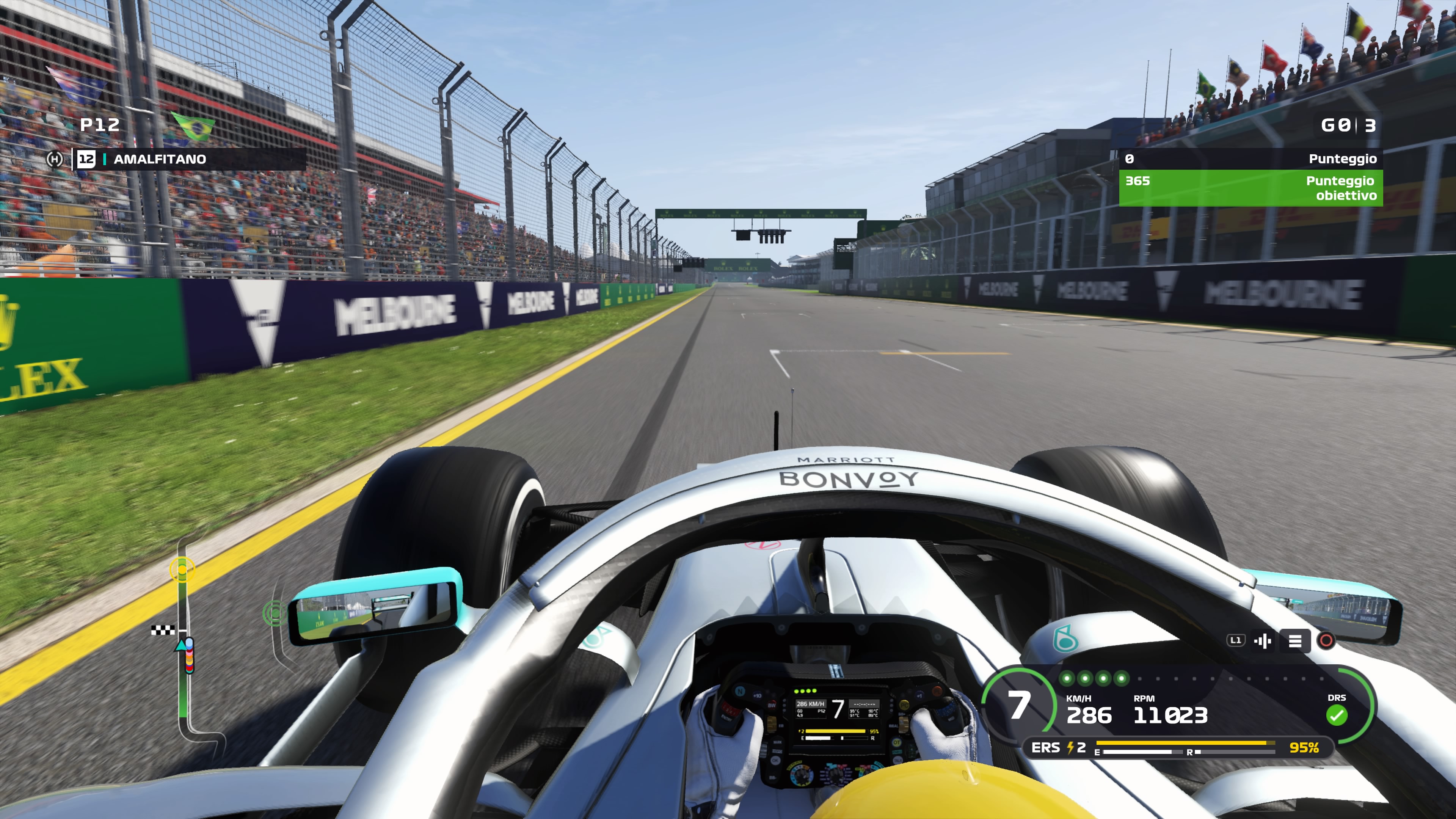The height and width of the screenshot is (819, 1456).
Task: Click the DRS green checkmark indicator
Action: pos(1337,715)
